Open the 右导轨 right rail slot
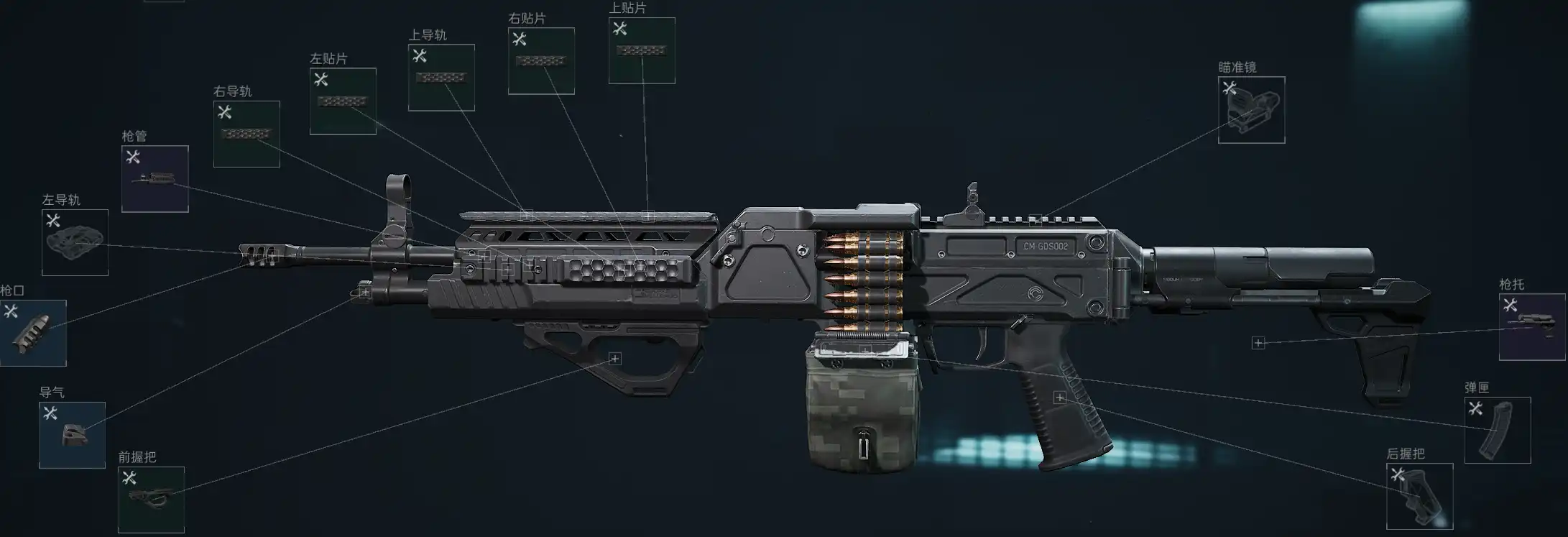The height and width of the screenshot is (537, 1568). point(246,134)
